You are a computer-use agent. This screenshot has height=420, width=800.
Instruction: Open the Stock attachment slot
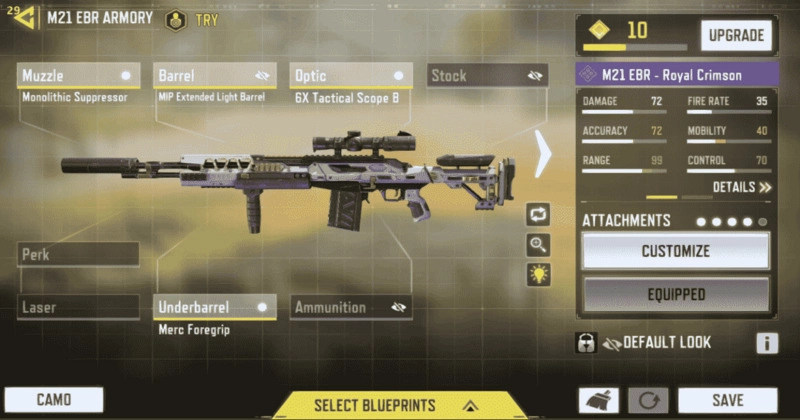pos(487,76)
